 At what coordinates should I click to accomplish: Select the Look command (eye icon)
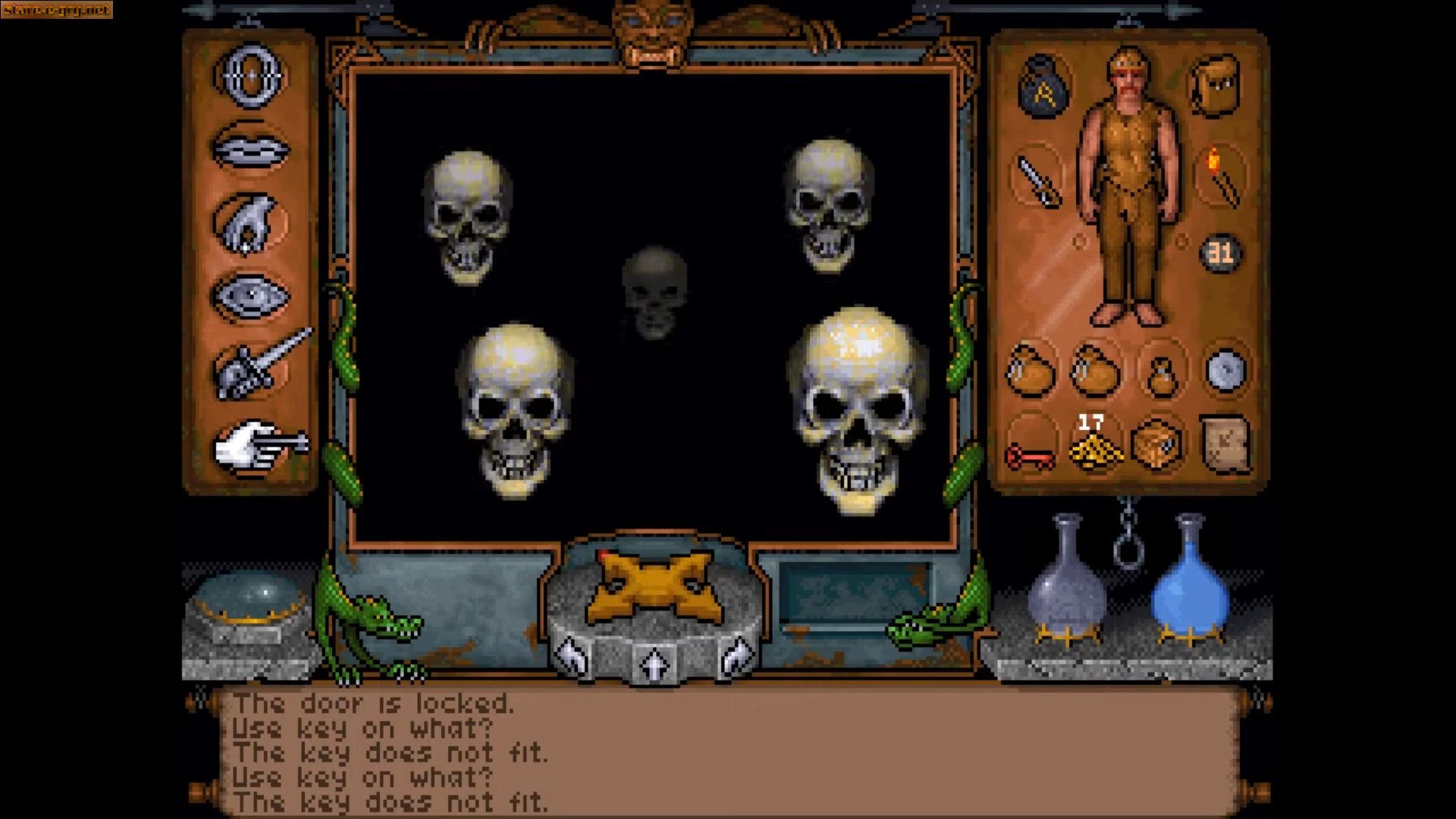click(250, 296)
